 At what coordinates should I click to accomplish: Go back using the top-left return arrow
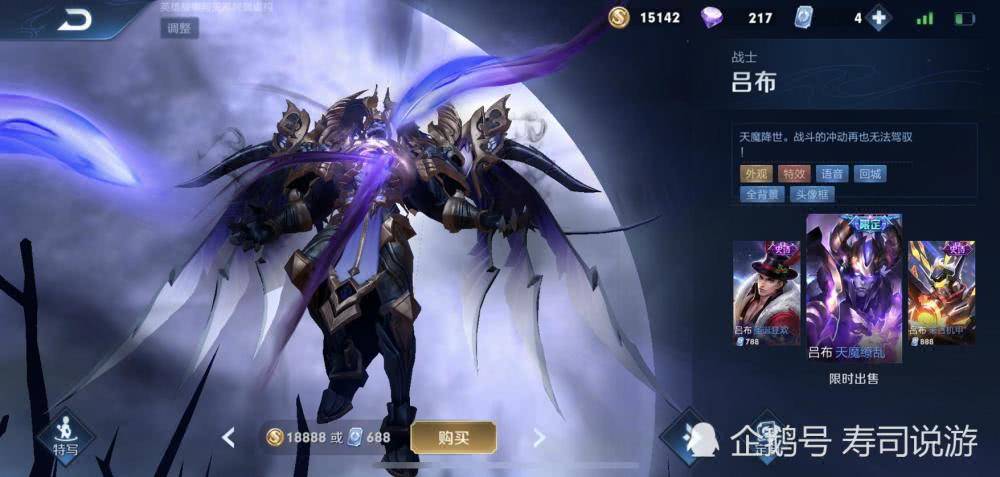73,19
